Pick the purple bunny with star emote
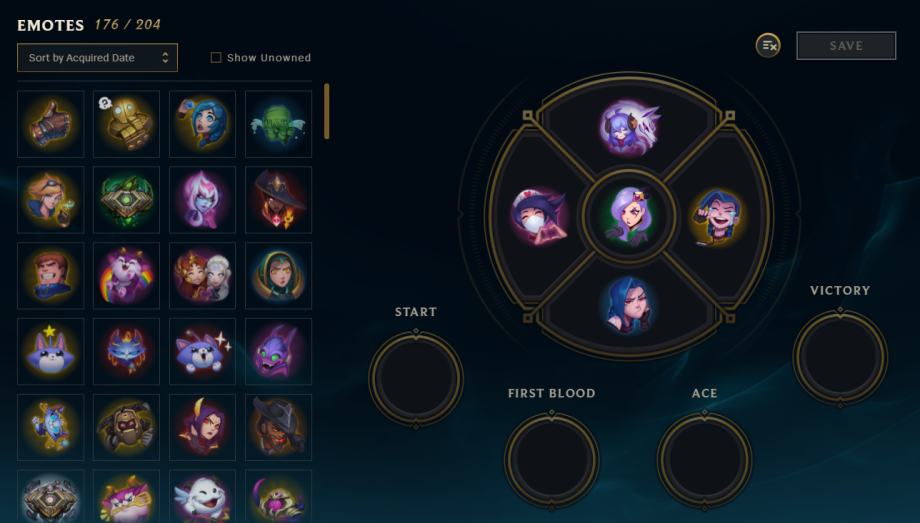Screen dimensions: 920x523 pos(51,351)
